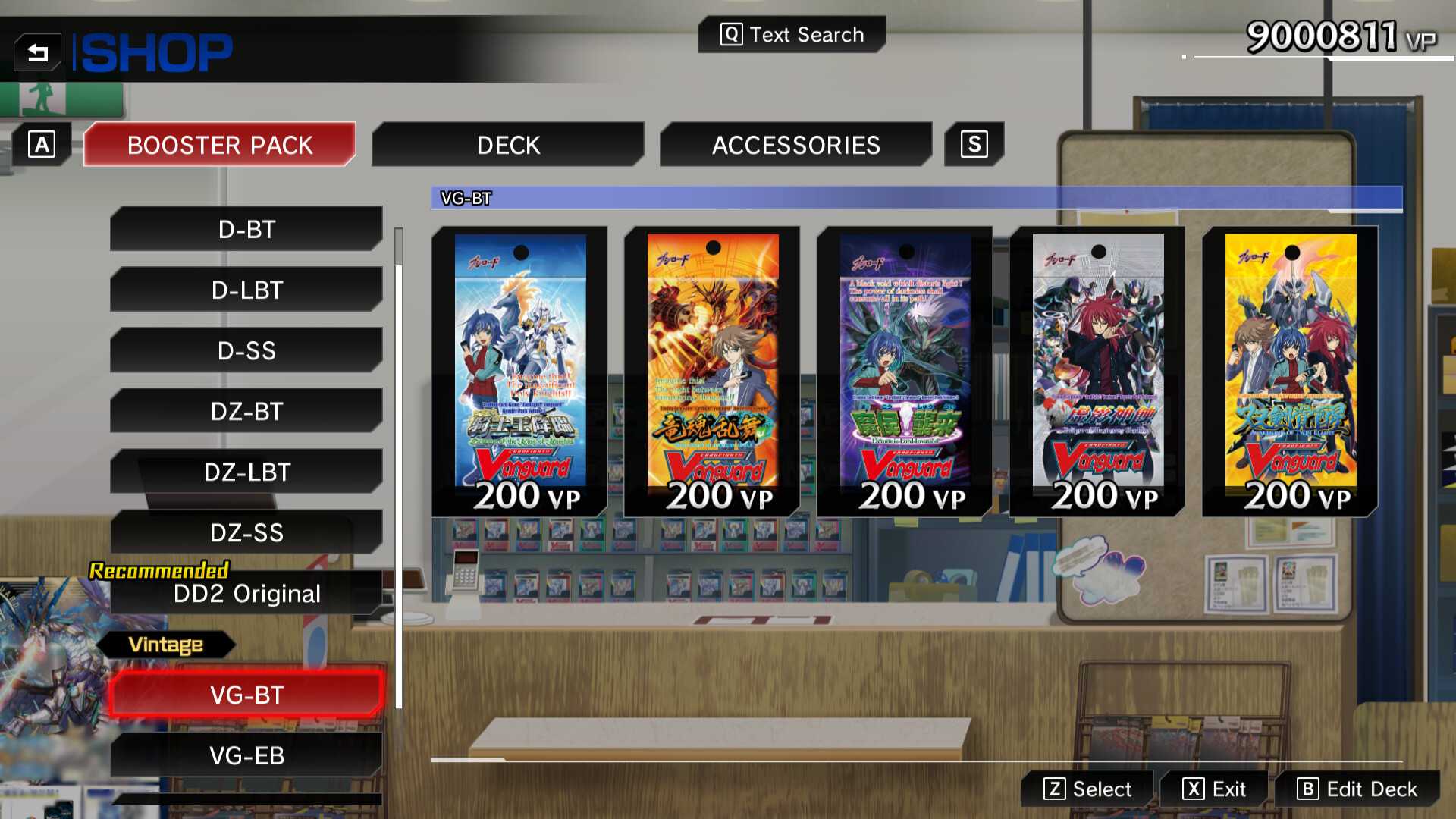This screenshot has height=819, width=1456.
Task: Open the Q Text Search bar
Action: pos(791,34)
